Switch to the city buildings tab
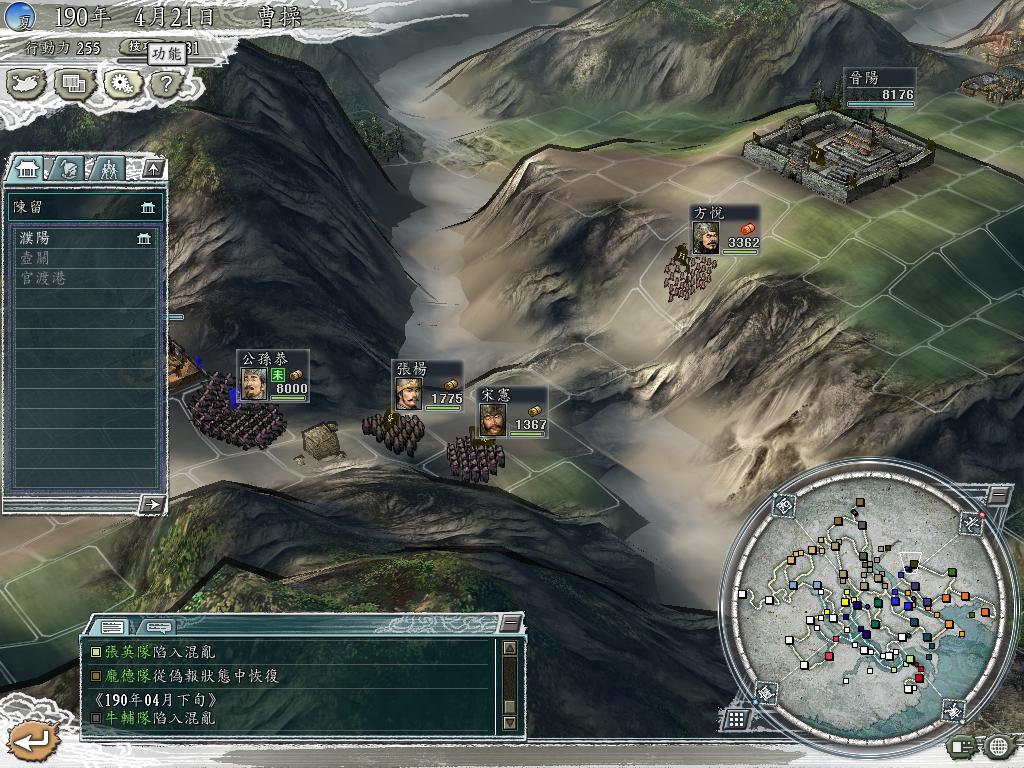This screenshot has height=768, width=1024. (27, 168)
